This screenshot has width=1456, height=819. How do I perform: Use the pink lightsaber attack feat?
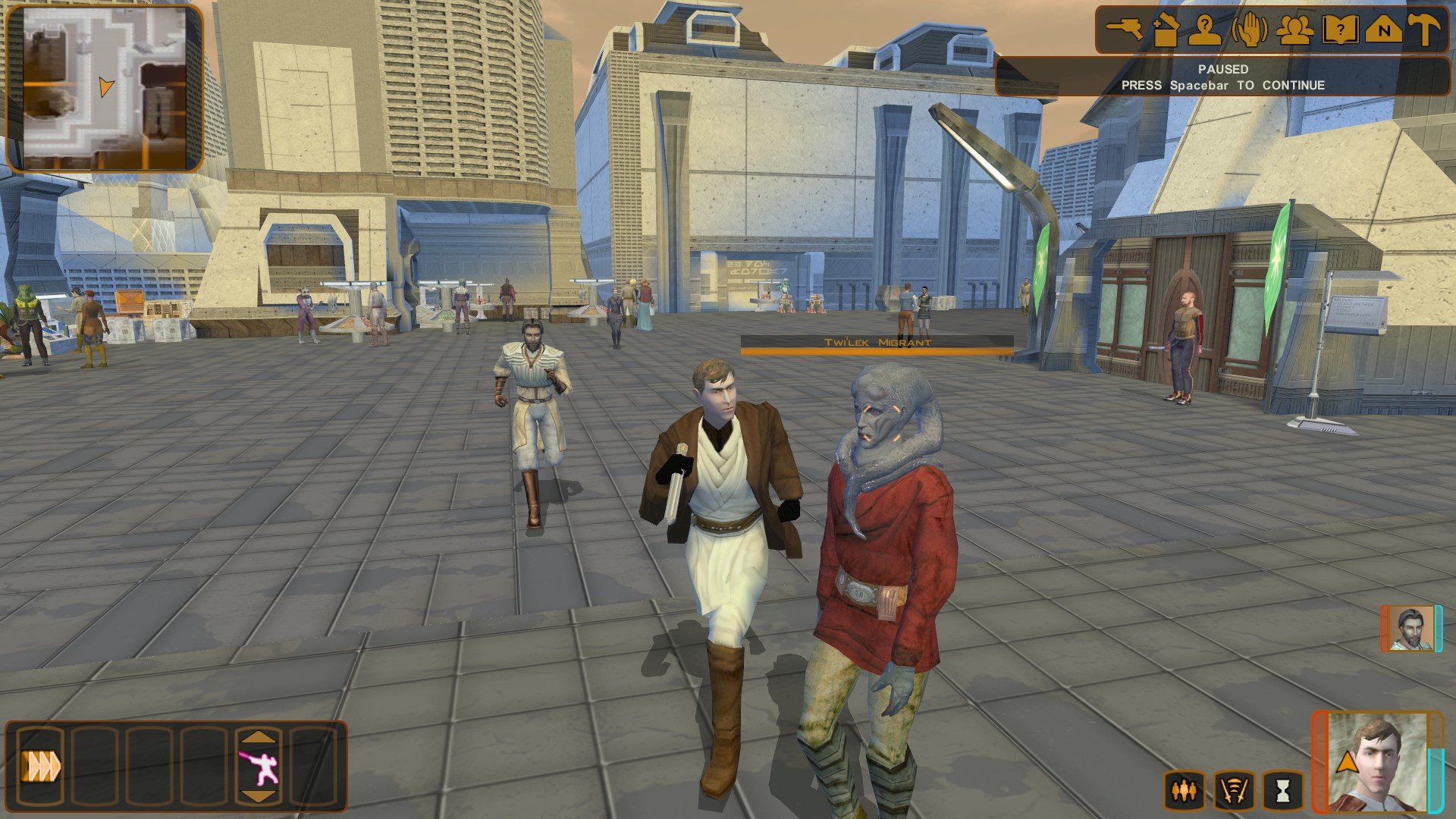point(259,767)
